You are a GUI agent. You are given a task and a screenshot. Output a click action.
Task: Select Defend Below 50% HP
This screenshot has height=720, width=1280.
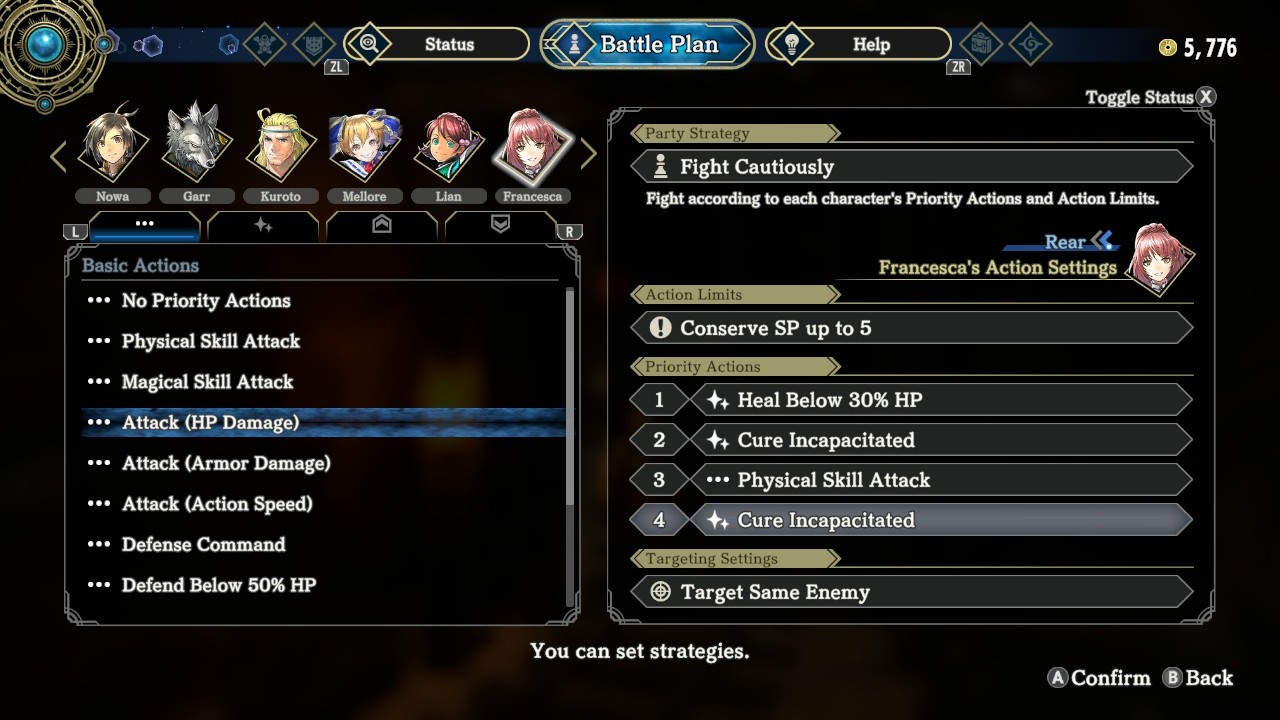(219, 585)
